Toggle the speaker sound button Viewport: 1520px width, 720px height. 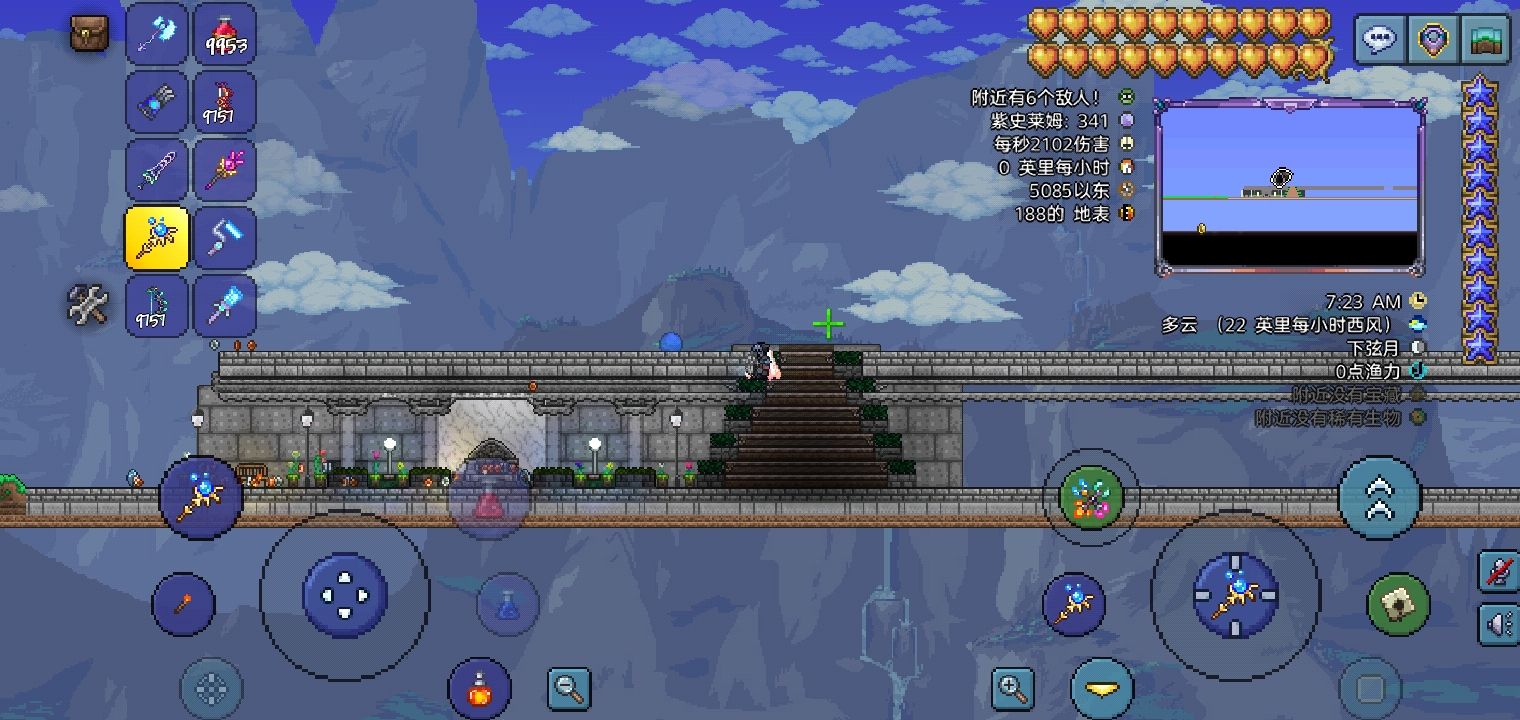[x=1499, y=625]
